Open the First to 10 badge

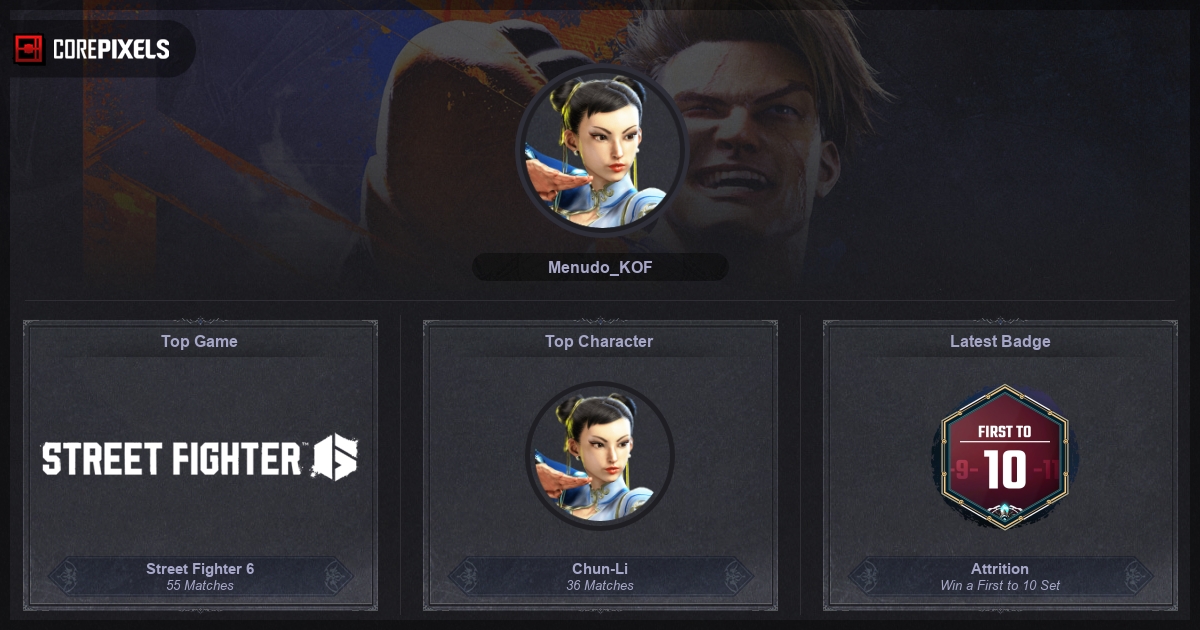pyautogui.click(x=1000, y=456)
